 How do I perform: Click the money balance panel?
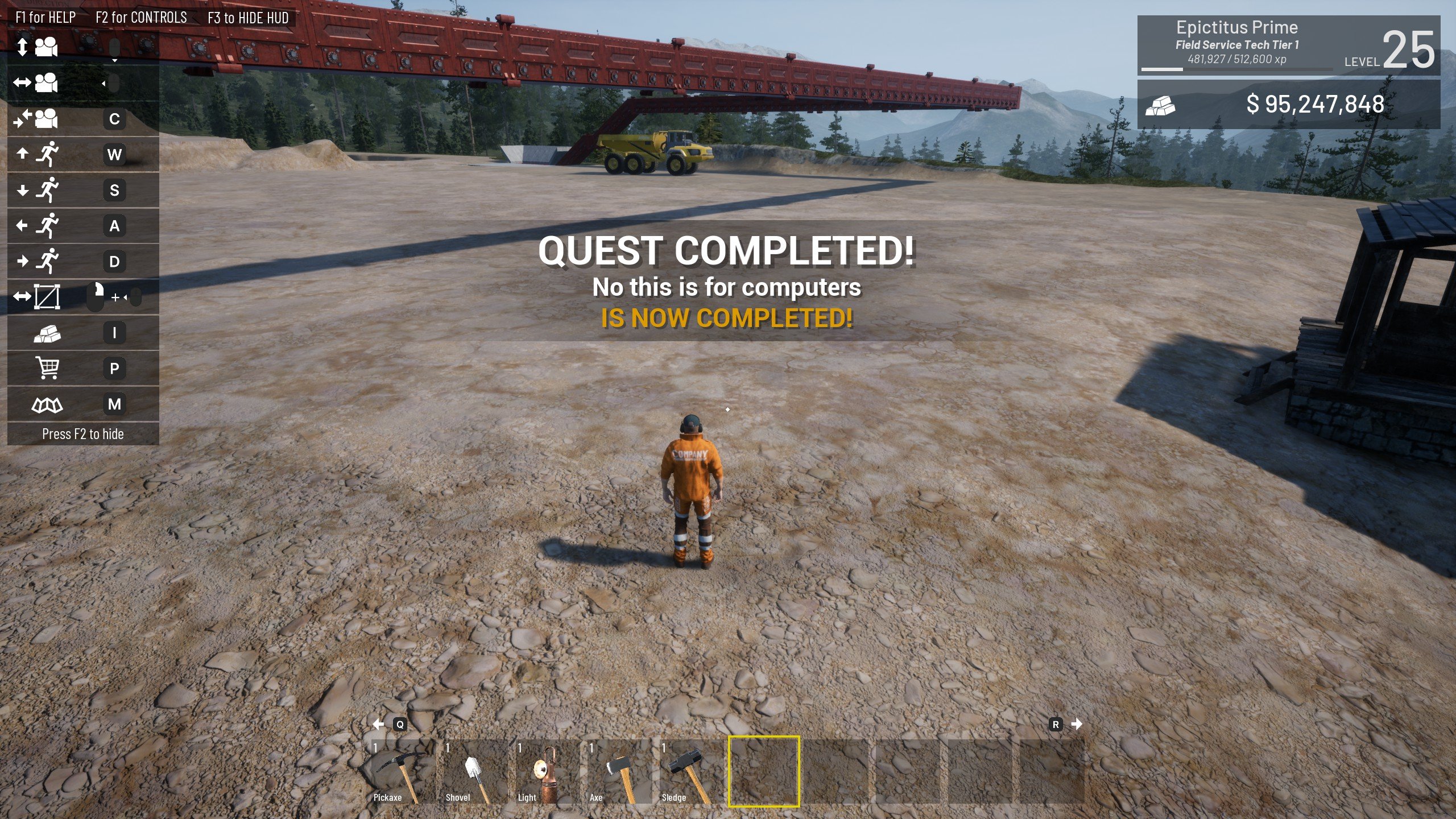pos(1288,105)
